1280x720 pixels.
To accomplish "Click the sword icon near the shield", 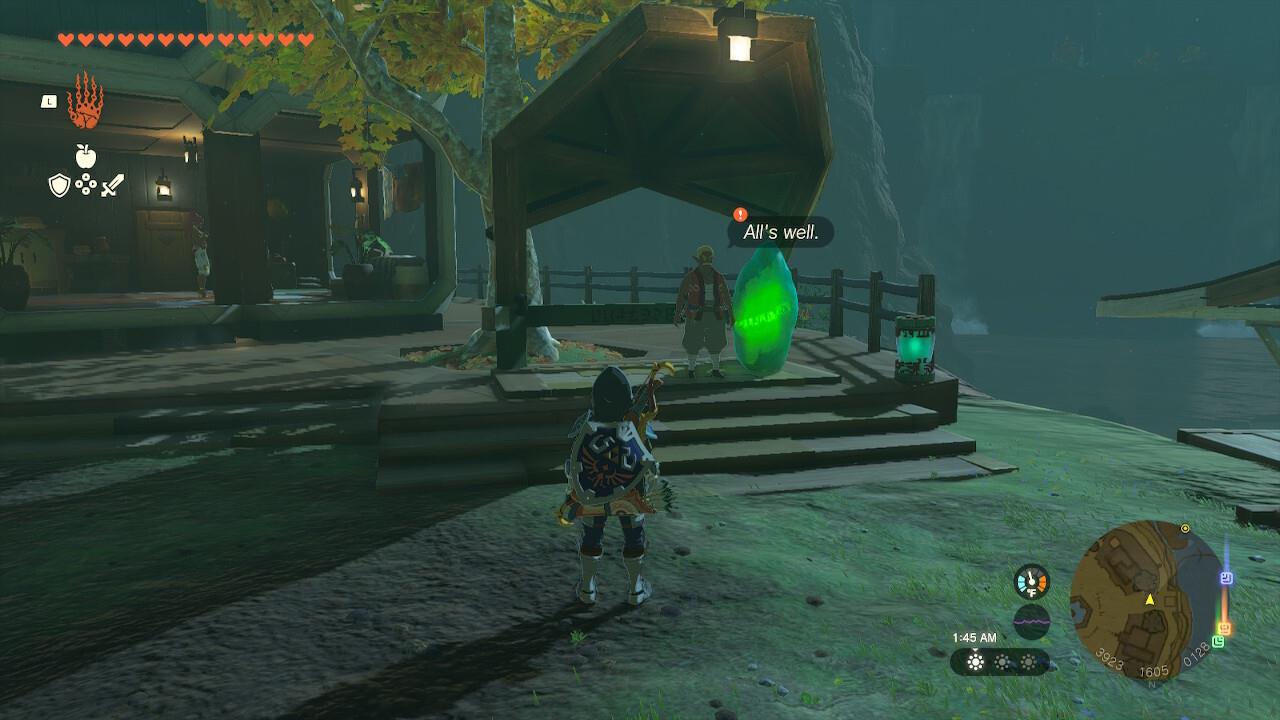I will pyautogui.click(x=112, y=185).
